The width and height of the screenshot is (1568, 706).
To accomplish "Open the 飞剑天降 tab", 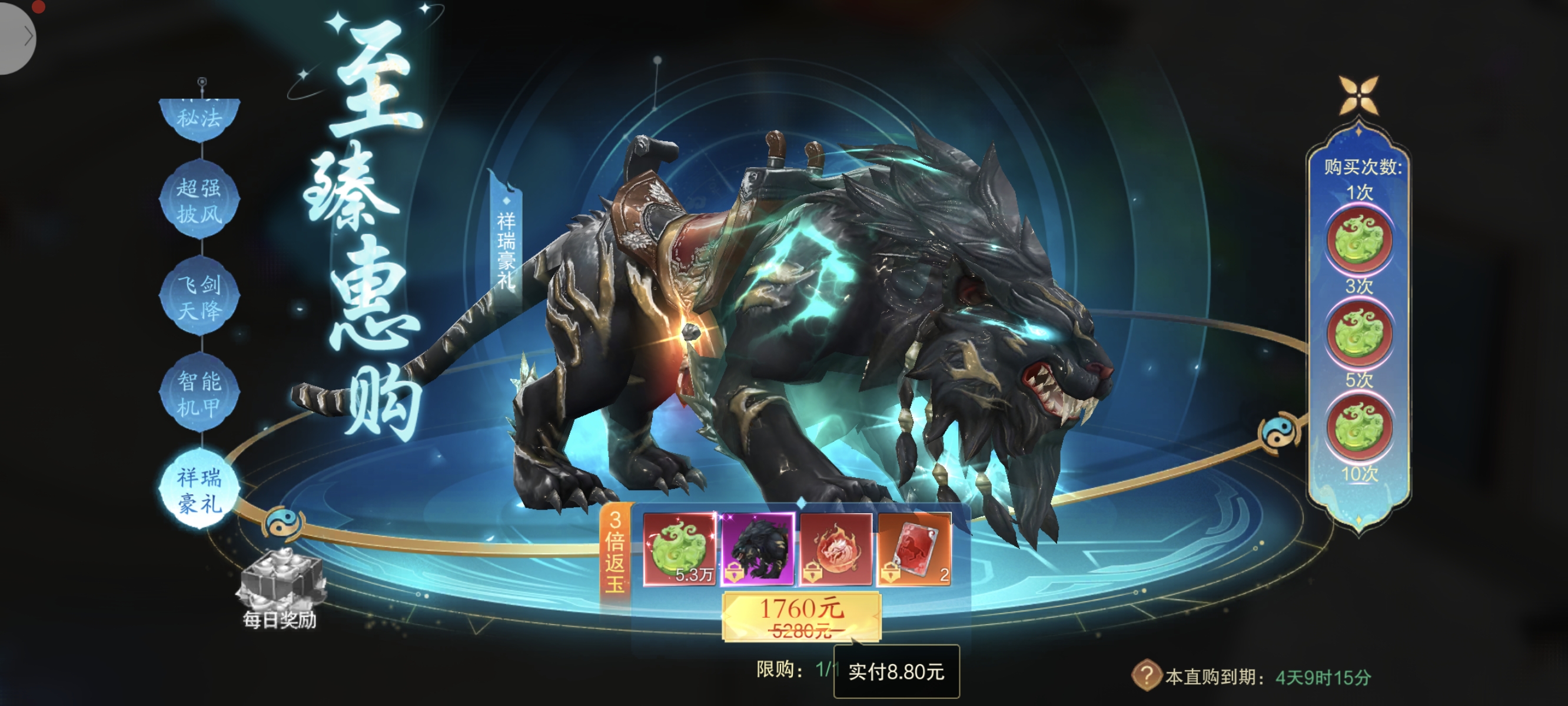I will point(199,297).
